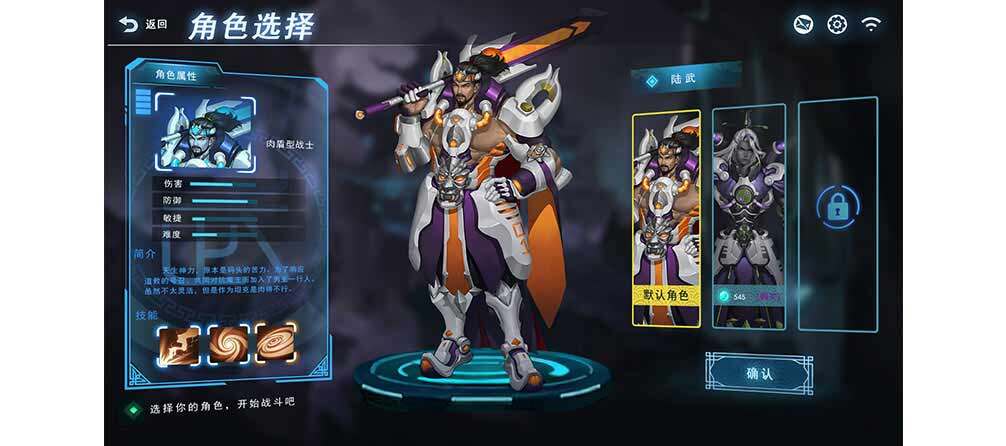Select the 默认角色 Lu Wu character card
Viewport: 1006px width, 446px height.
[666, 217]
